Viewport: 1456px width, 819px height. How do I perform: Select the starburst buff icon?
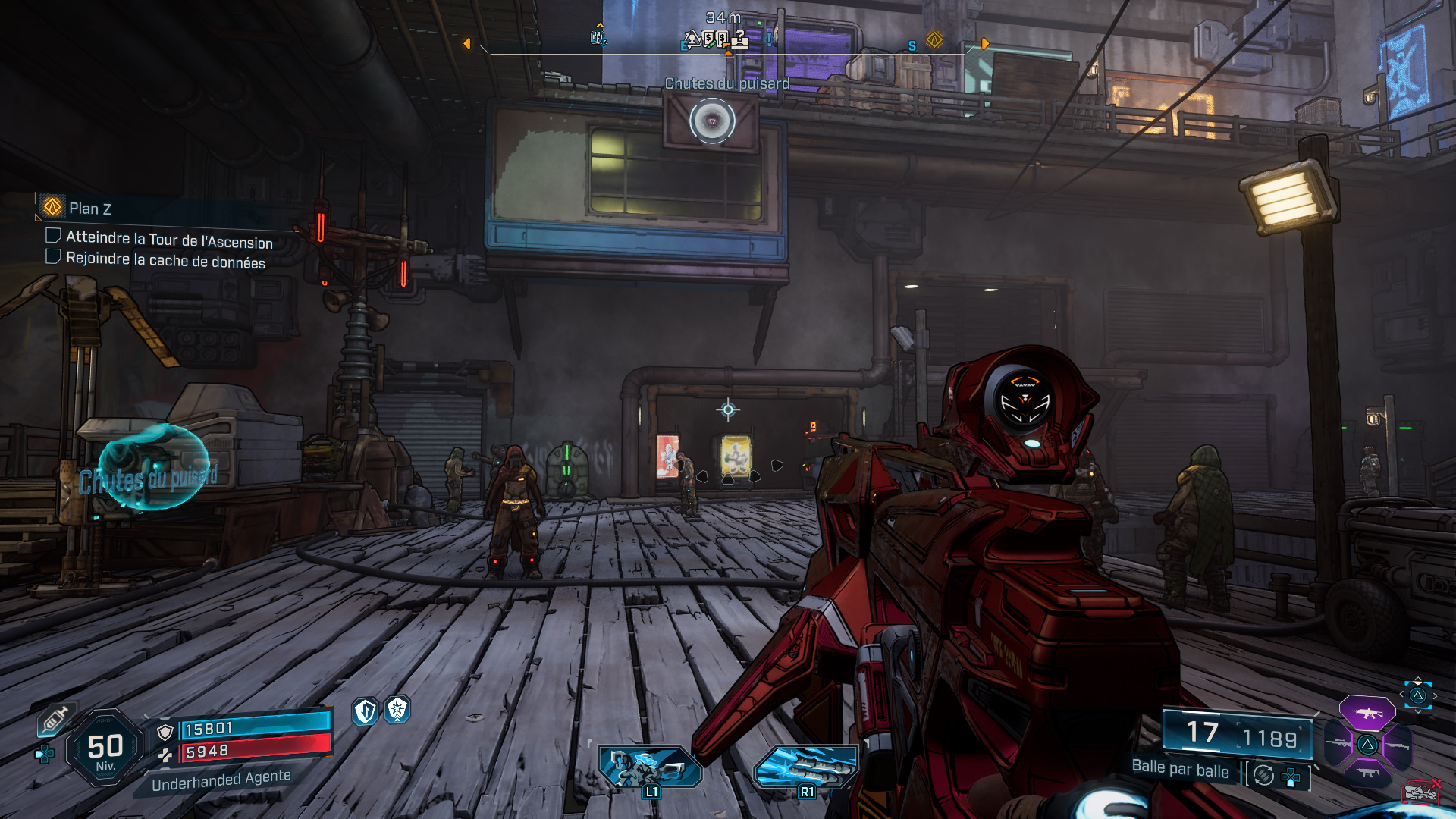[x=397, y=710]
